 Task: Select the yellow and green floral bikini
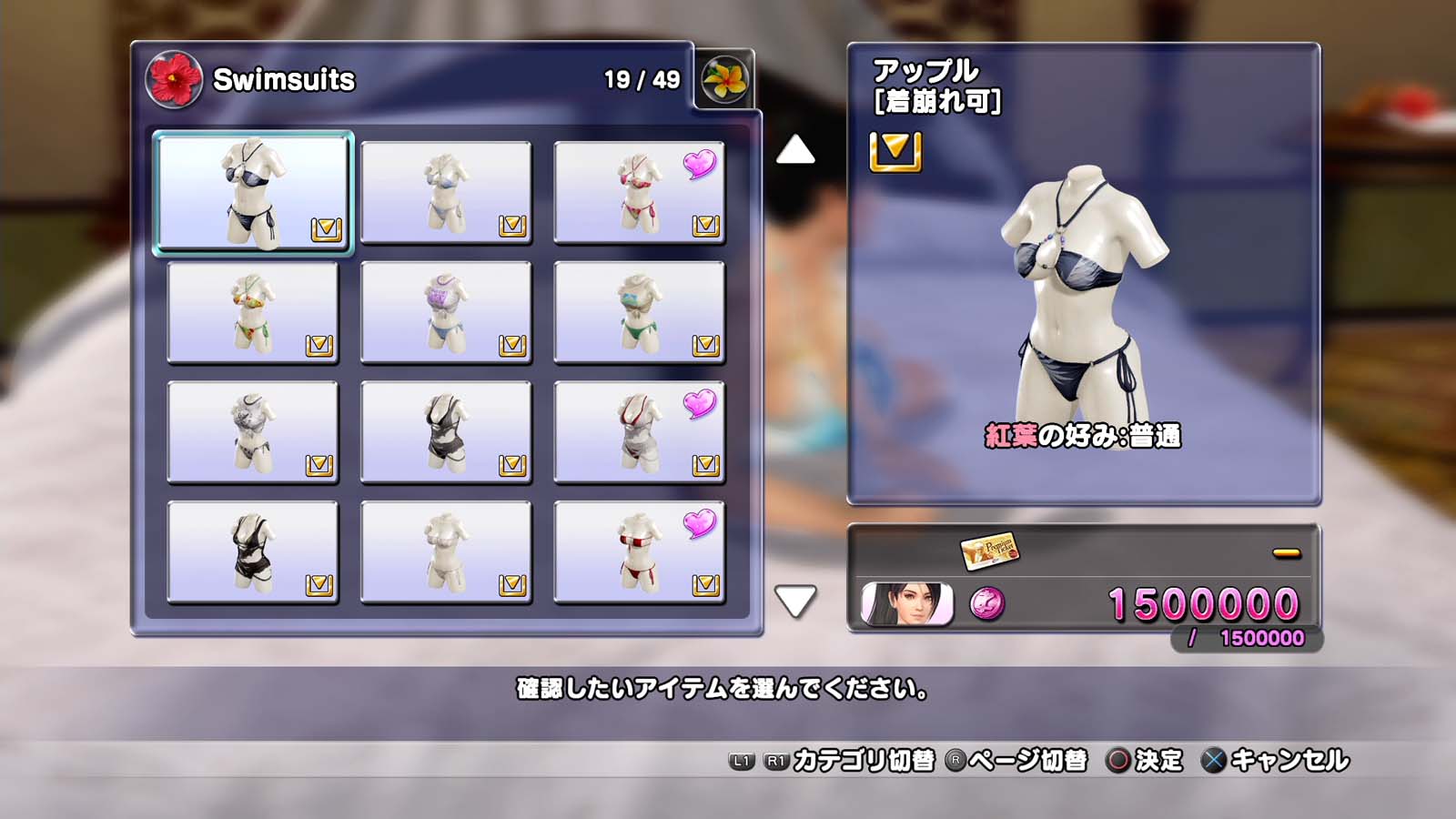(252, 312)
